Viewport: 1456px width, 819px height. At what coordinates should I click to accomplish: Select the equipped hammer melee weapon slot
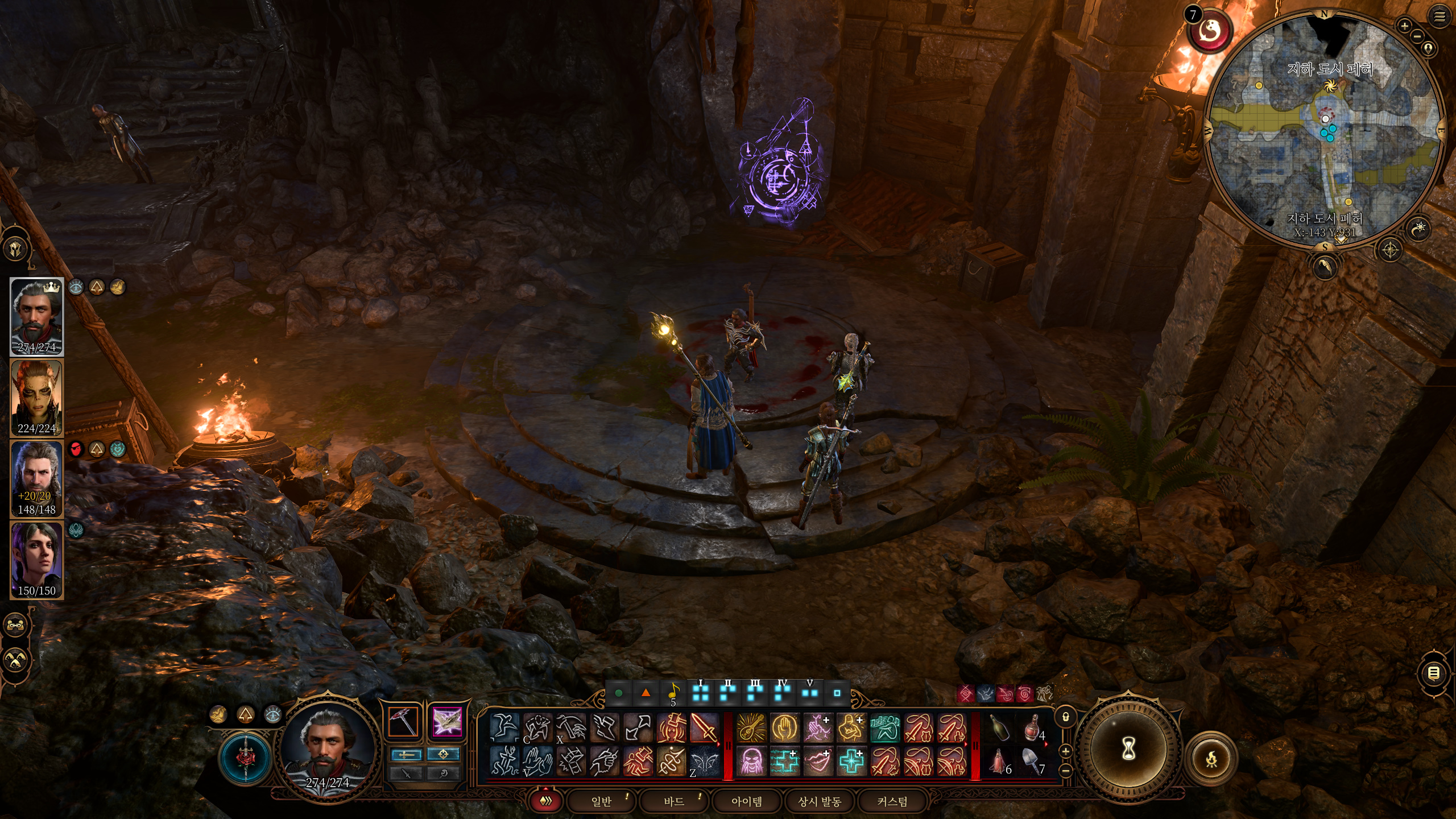pos(403,722)
